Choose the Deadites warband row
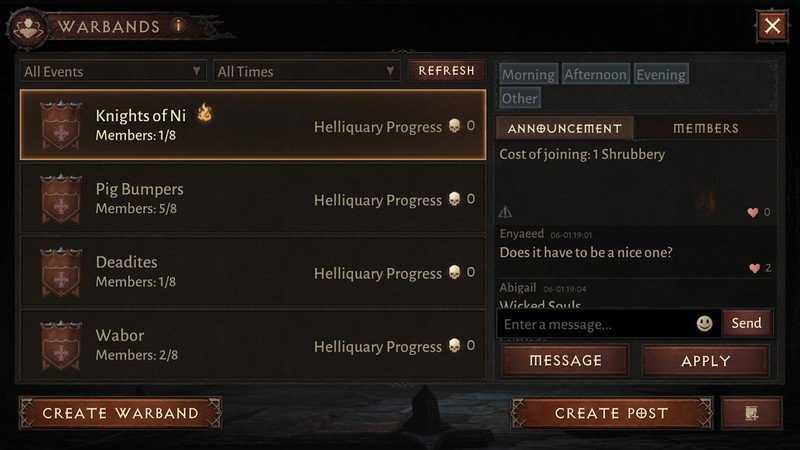The width and height of the screenshot is (800, 450). point(252,271)
